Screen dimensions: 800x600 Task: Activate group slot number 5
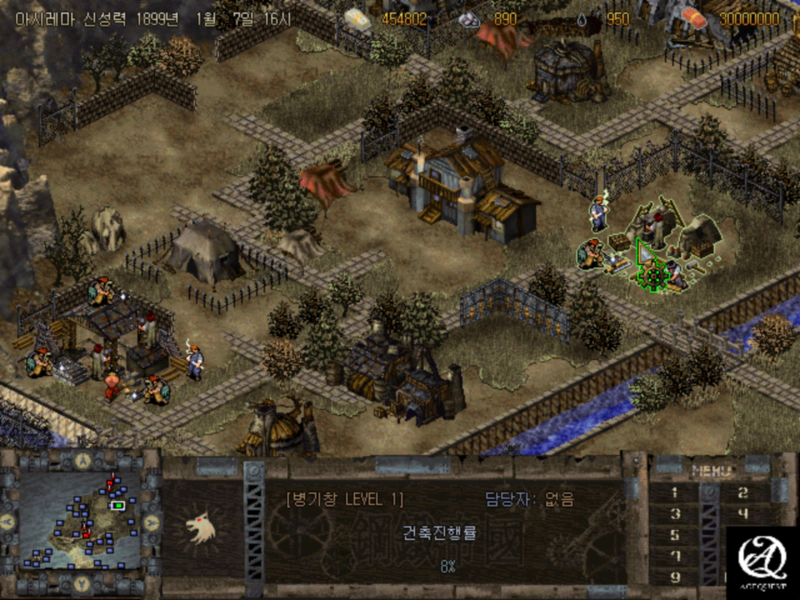[x=673, y=535]
